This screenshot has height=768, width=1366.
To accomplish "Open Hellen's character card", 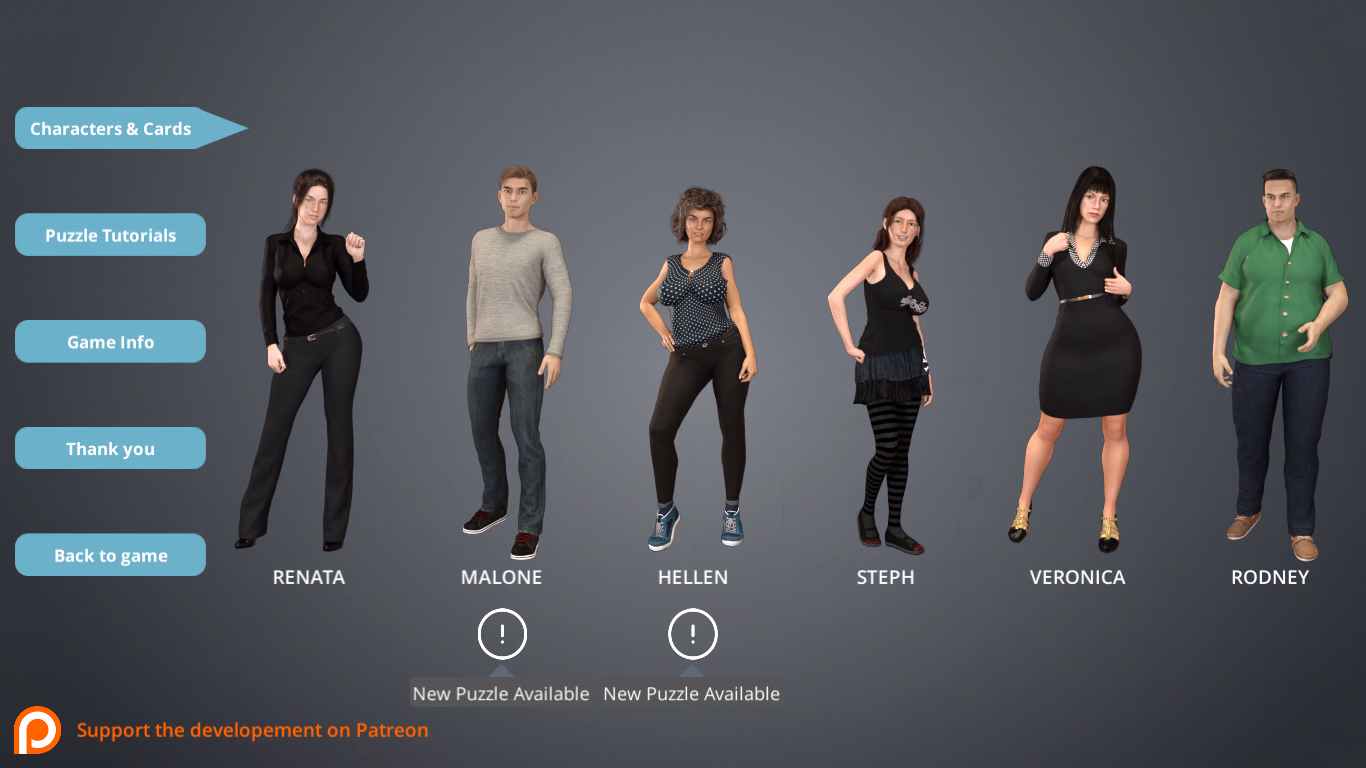I will pos(693,360).
